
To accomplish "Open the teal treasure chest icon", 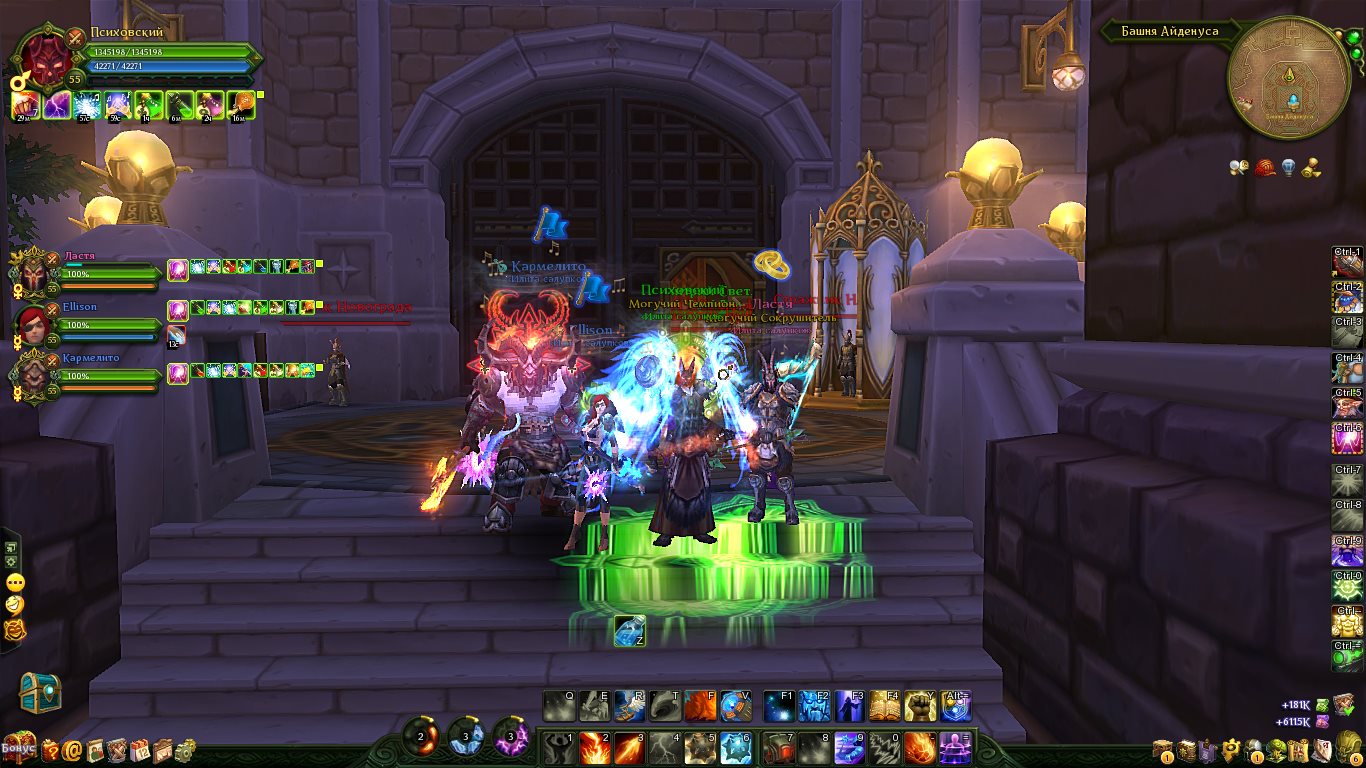I will point(40,693).
